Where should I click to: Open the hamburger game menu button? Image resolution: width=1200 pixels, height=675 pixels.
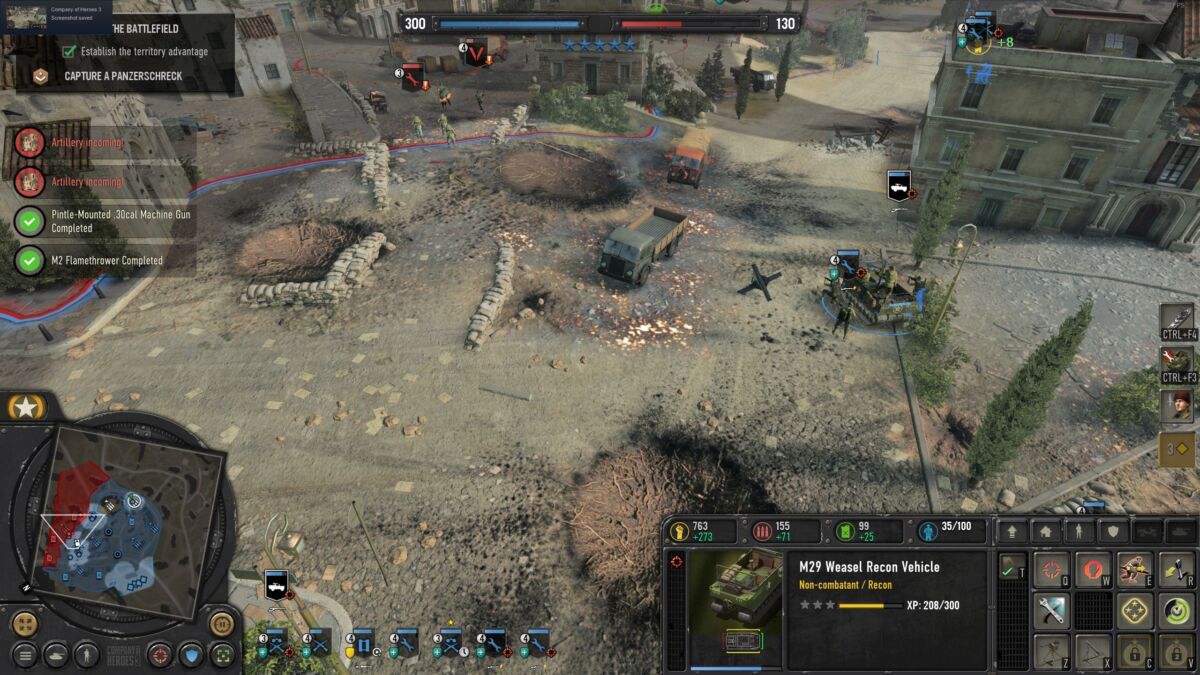(x=25, y=656)
